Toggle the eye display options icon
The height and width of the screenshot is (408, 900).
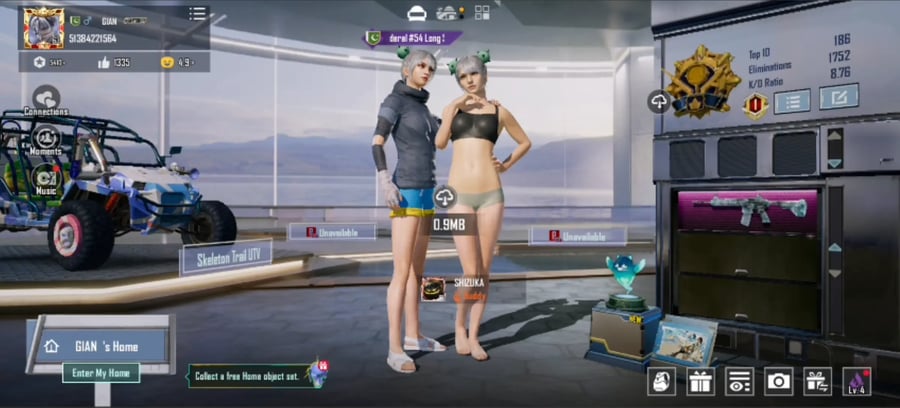tap(739, 380)
